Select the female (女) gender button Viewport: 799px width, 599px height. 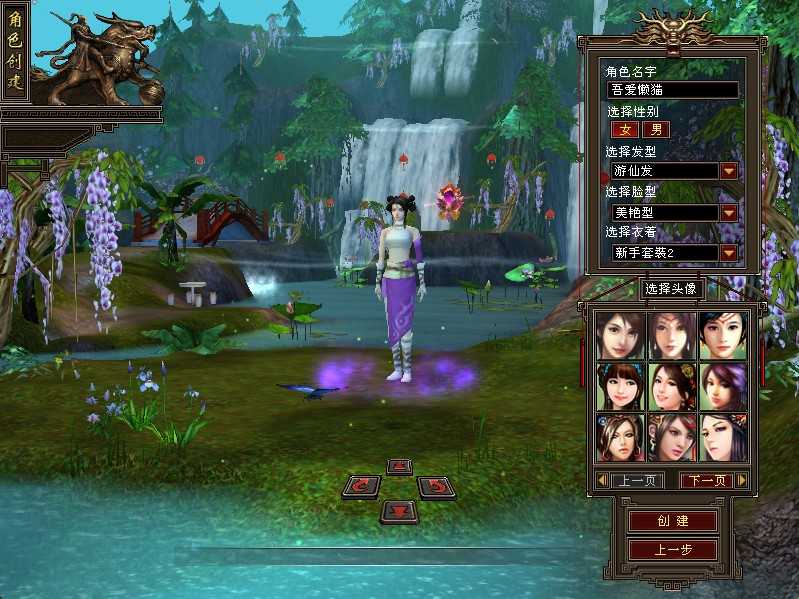pos(624,129)
